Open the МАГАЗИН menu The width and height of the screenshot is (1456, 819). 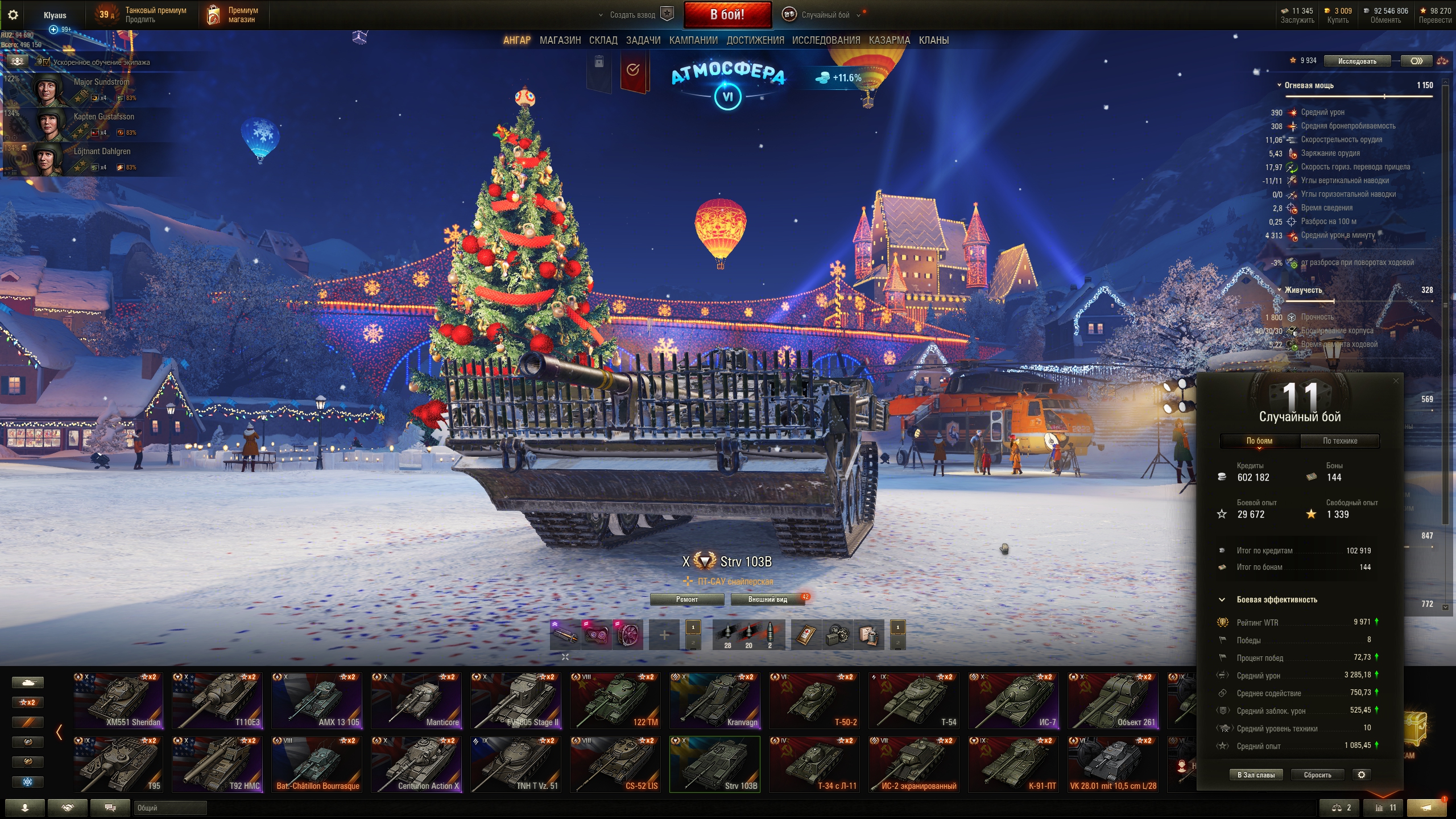[560, 40]
